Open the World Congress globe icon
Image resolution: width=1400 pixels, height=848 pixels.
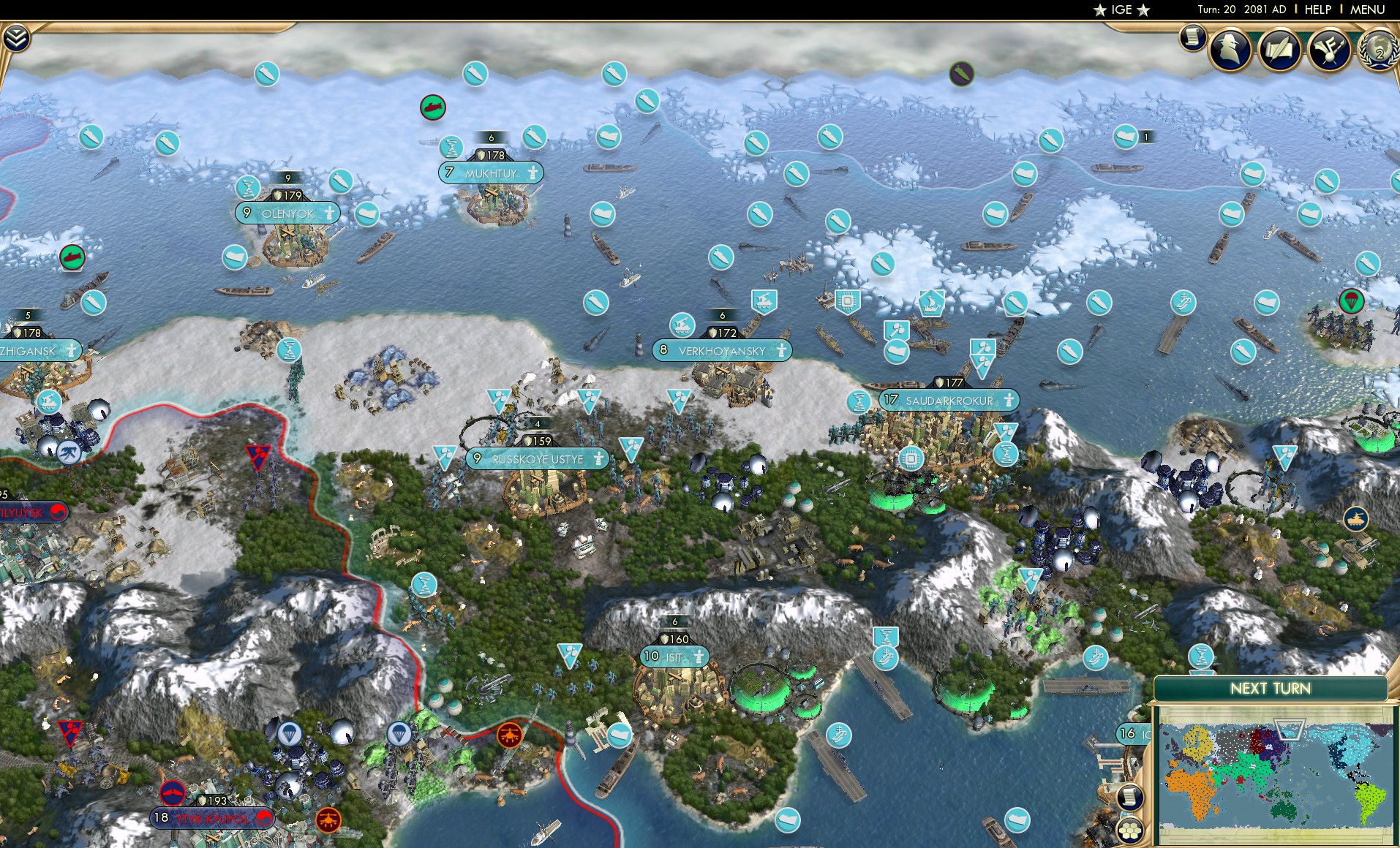click(x=1378, y=50)
